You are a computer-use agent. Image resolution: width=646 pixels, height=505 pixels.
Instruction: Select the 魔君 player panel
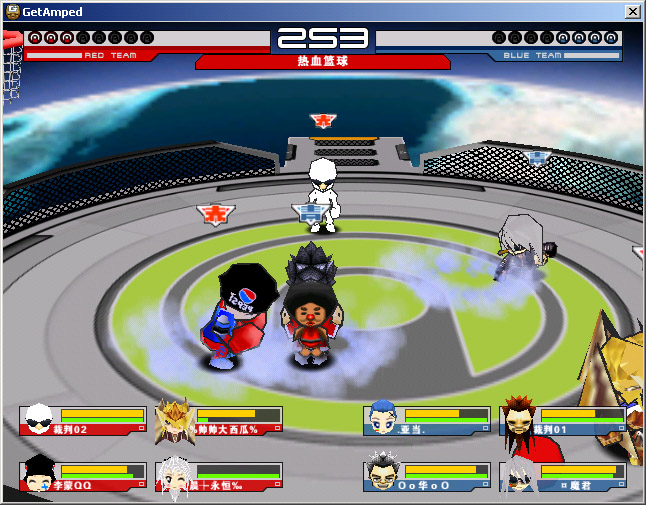pos(560,476)
